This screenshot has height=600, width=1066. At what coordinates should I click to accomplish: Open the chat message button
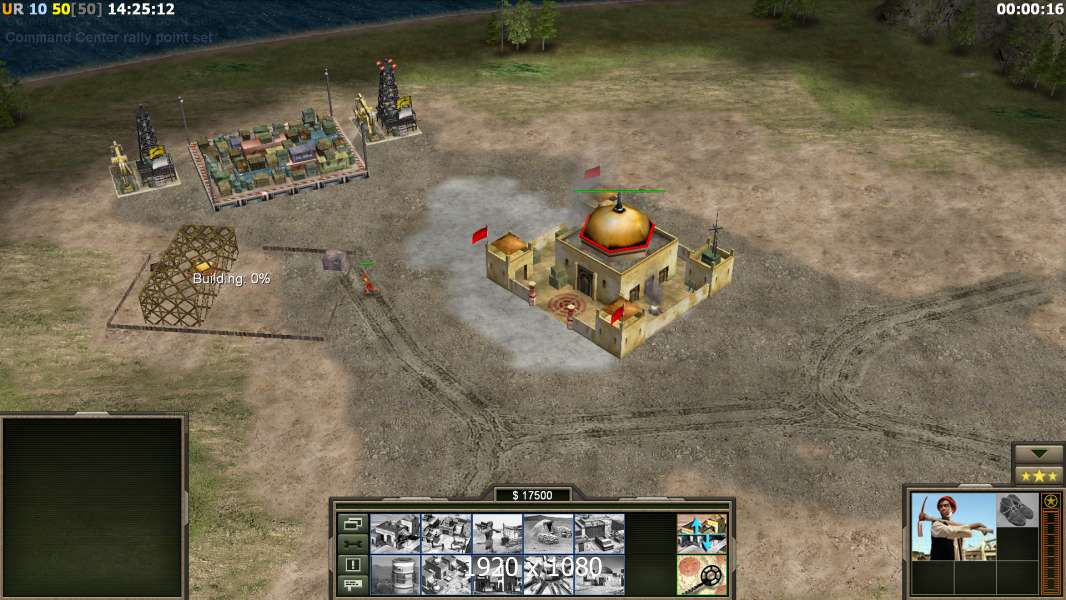click(352, 585)
